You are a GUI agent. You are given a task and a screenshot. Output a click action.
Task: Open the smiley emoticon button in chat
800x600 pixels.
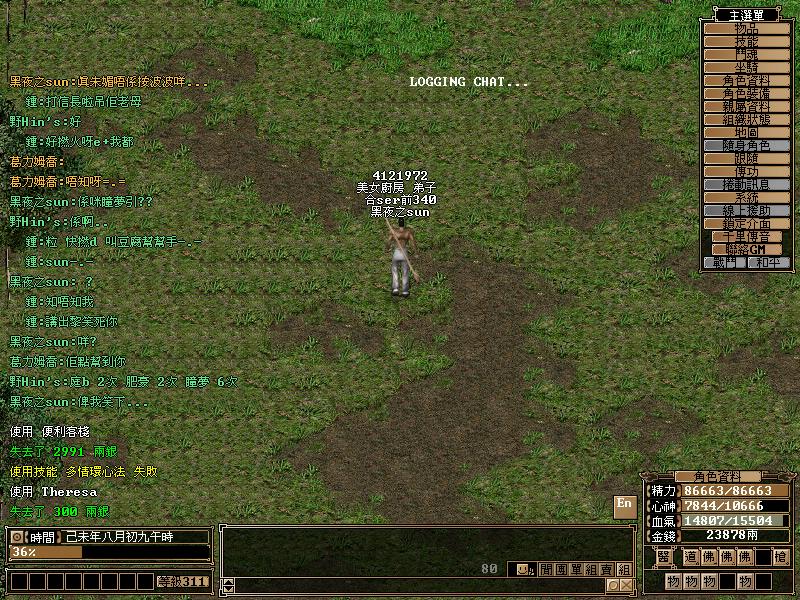[x=521, y=569]
